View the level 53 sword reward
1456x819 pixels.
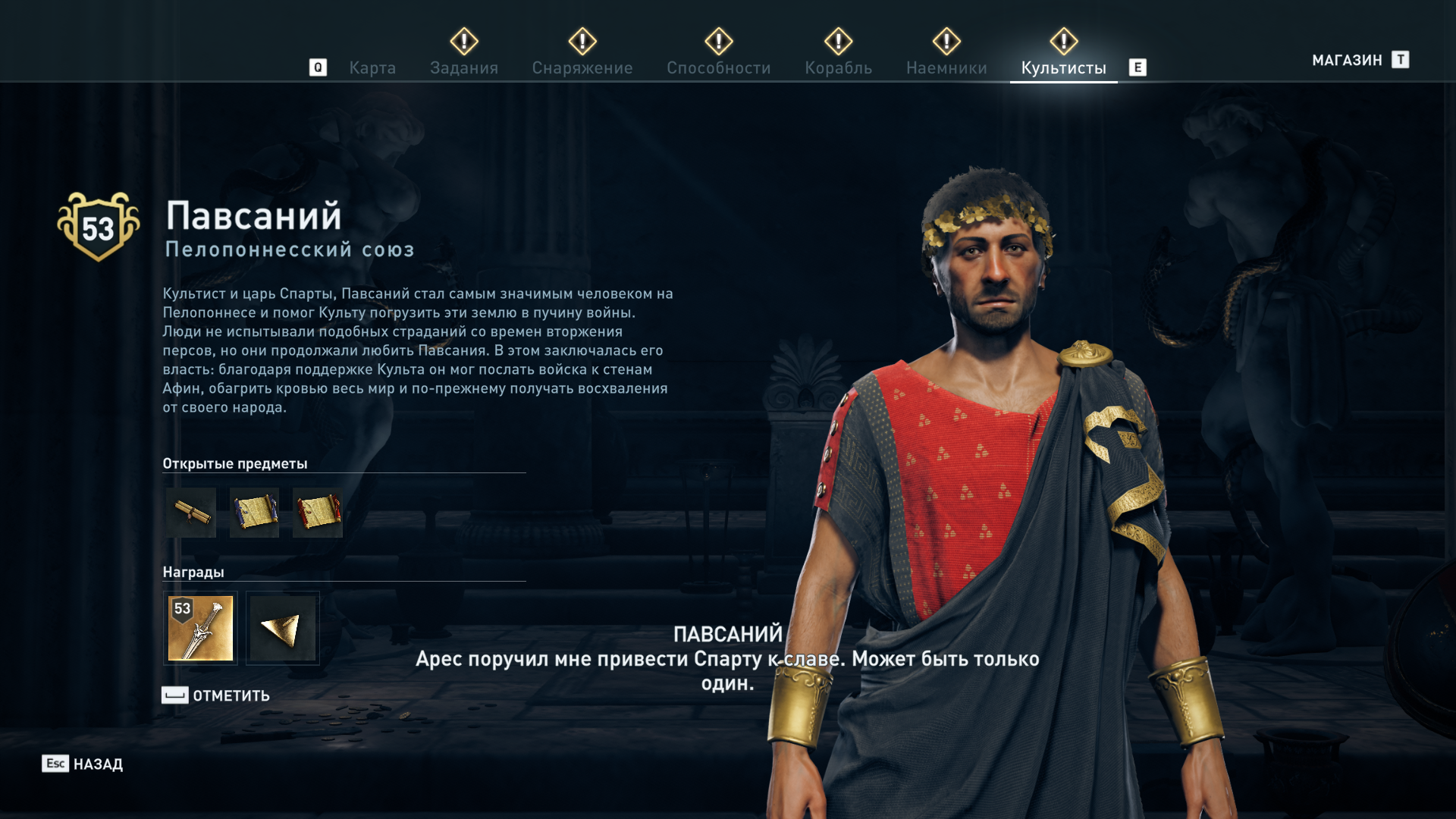(x=200, y=628)
